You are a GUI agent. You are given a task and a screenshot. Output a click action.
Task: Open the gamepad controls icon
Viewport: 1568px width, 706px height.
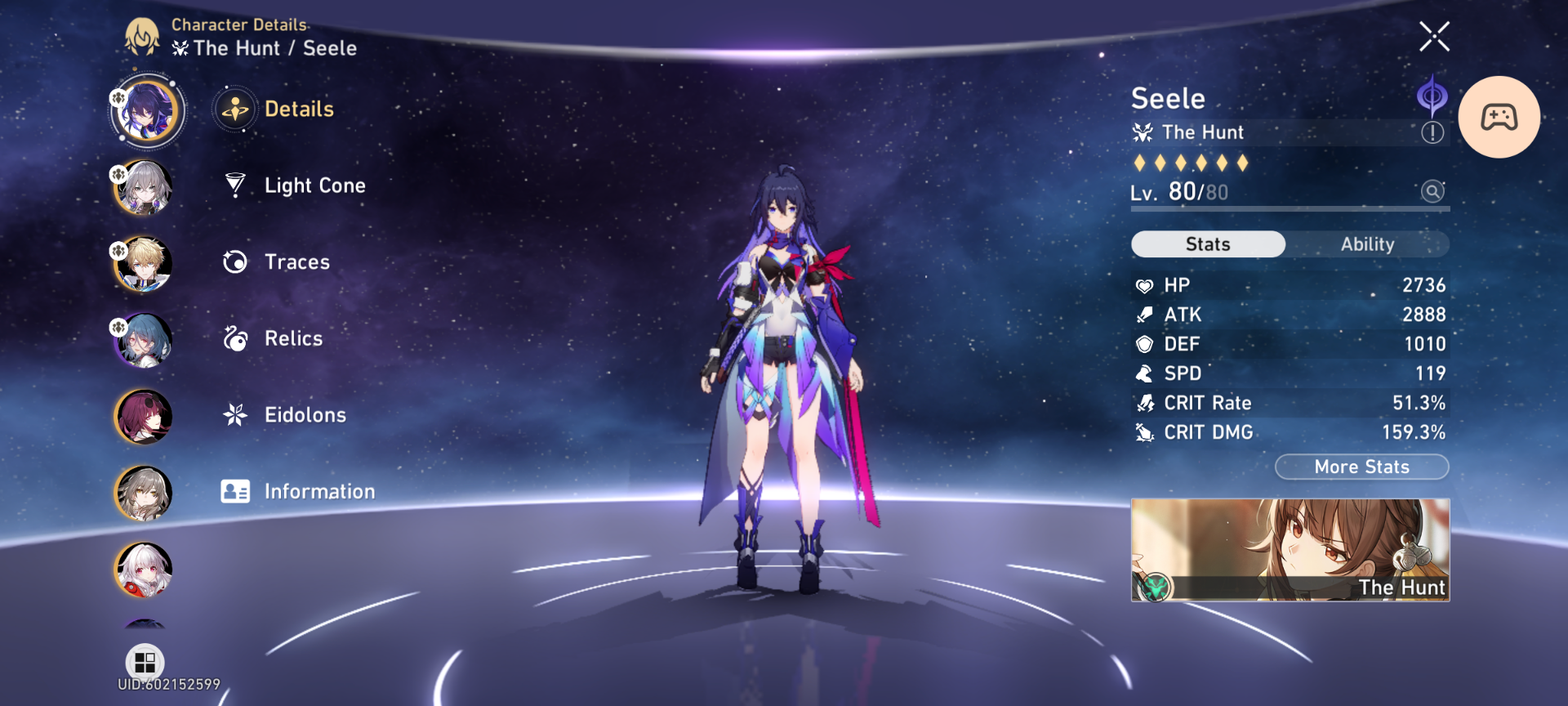tap(1500, 117)
